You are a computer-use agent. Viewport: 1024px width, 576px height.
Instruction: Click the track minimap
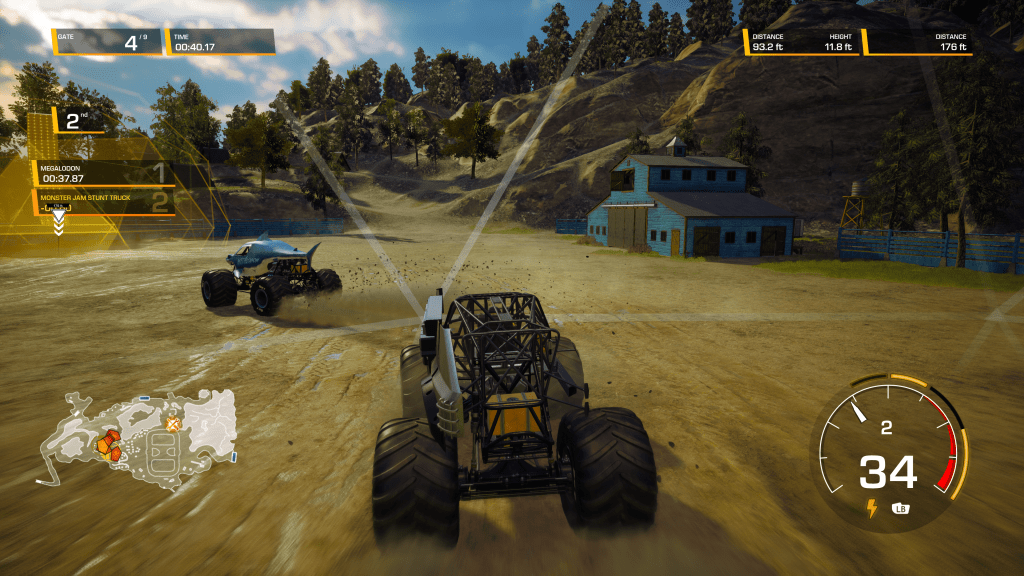[x=138, y=438]
